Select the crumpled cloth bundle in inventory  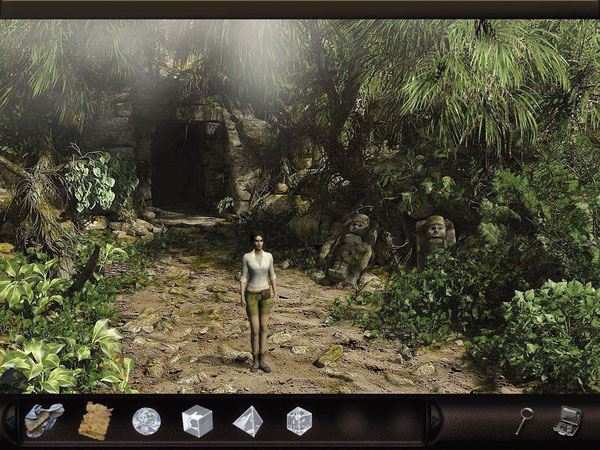[x=43, y=420]
